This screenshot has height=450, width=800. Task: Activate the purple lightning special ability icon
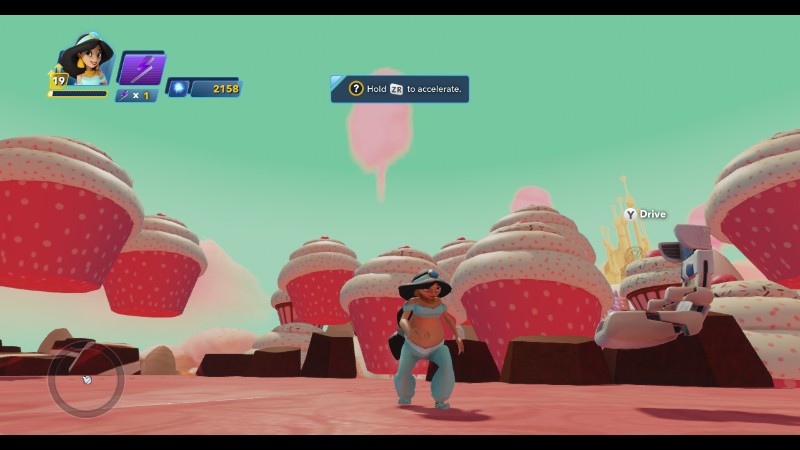point(141,69)
